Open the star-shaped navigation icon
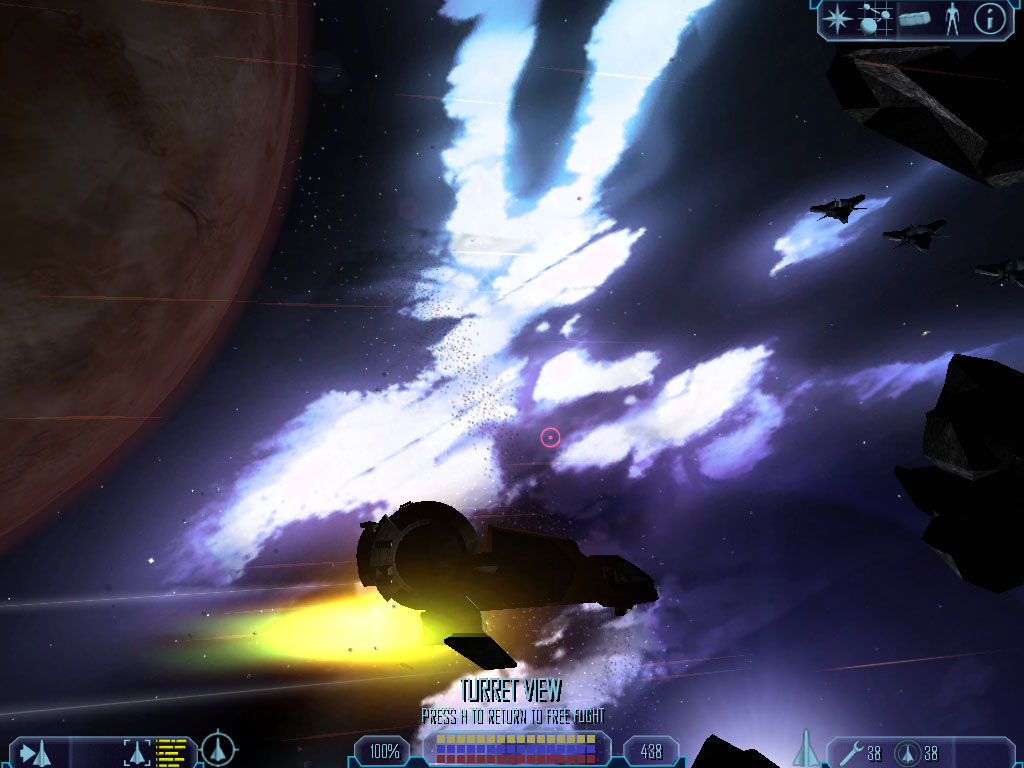 point(835,17)
